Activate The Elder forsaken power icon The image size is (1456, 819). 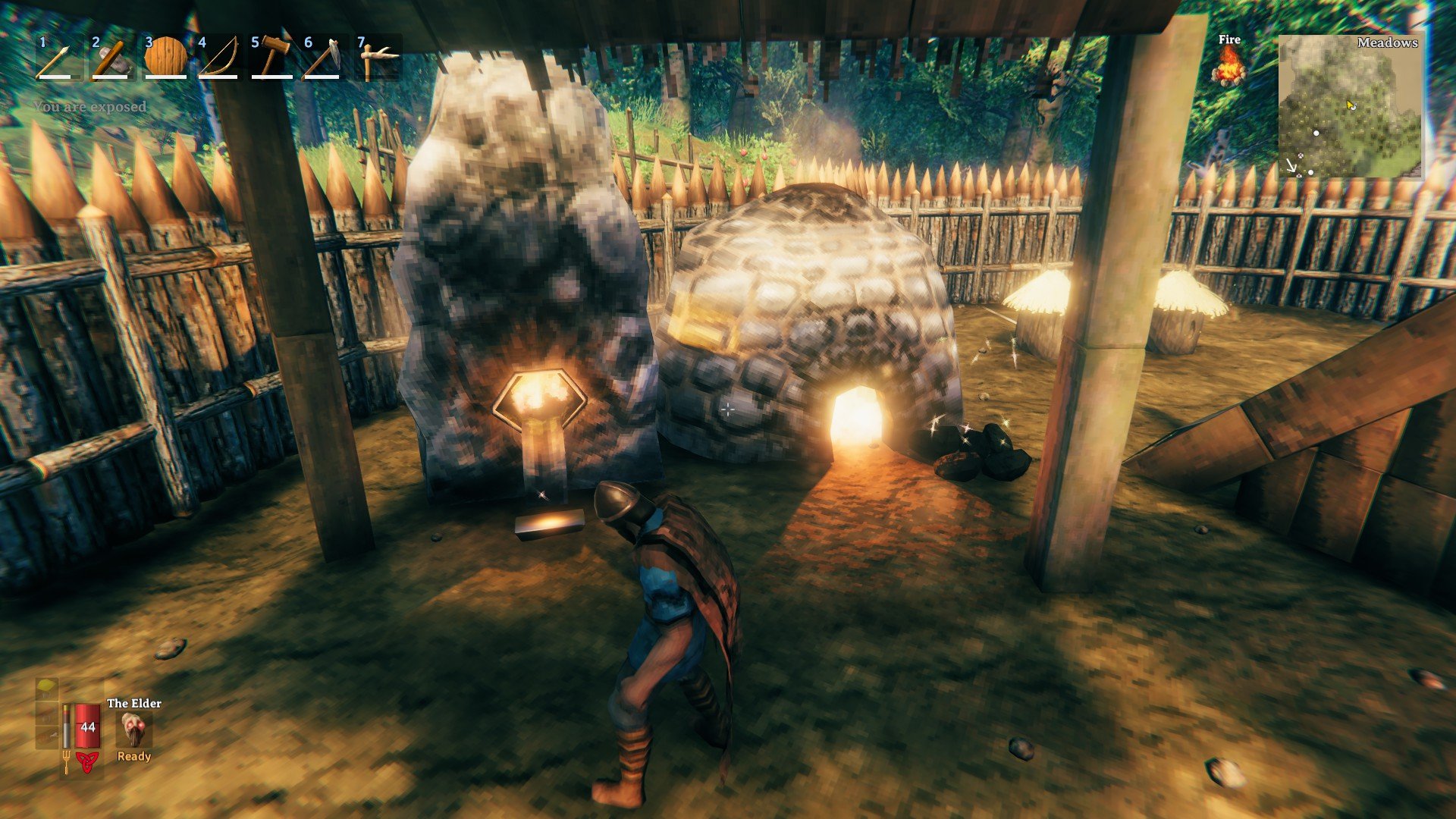(135, 730)
